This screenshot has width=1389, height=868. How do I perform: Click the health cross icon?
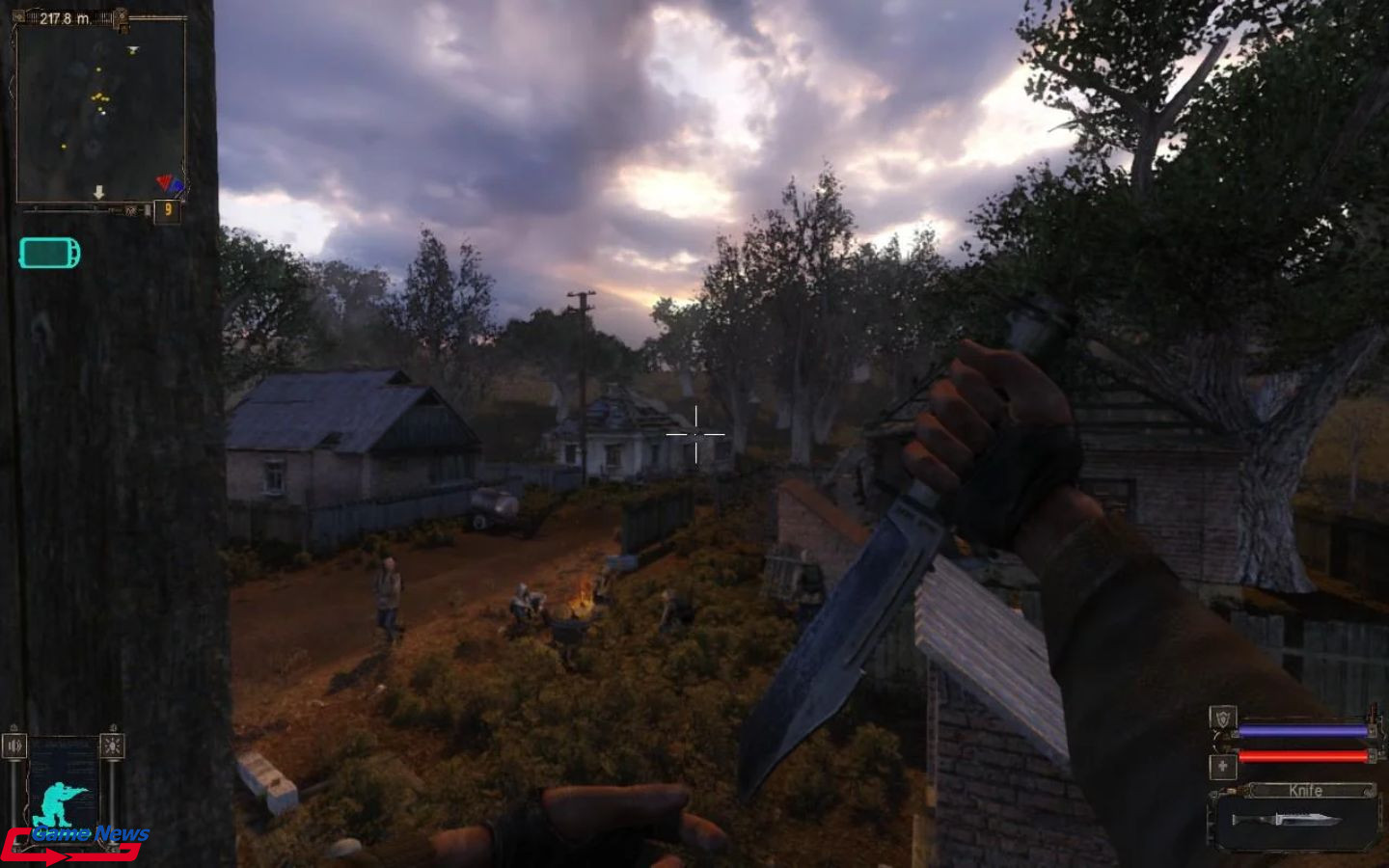click(x=1223, y=767)
